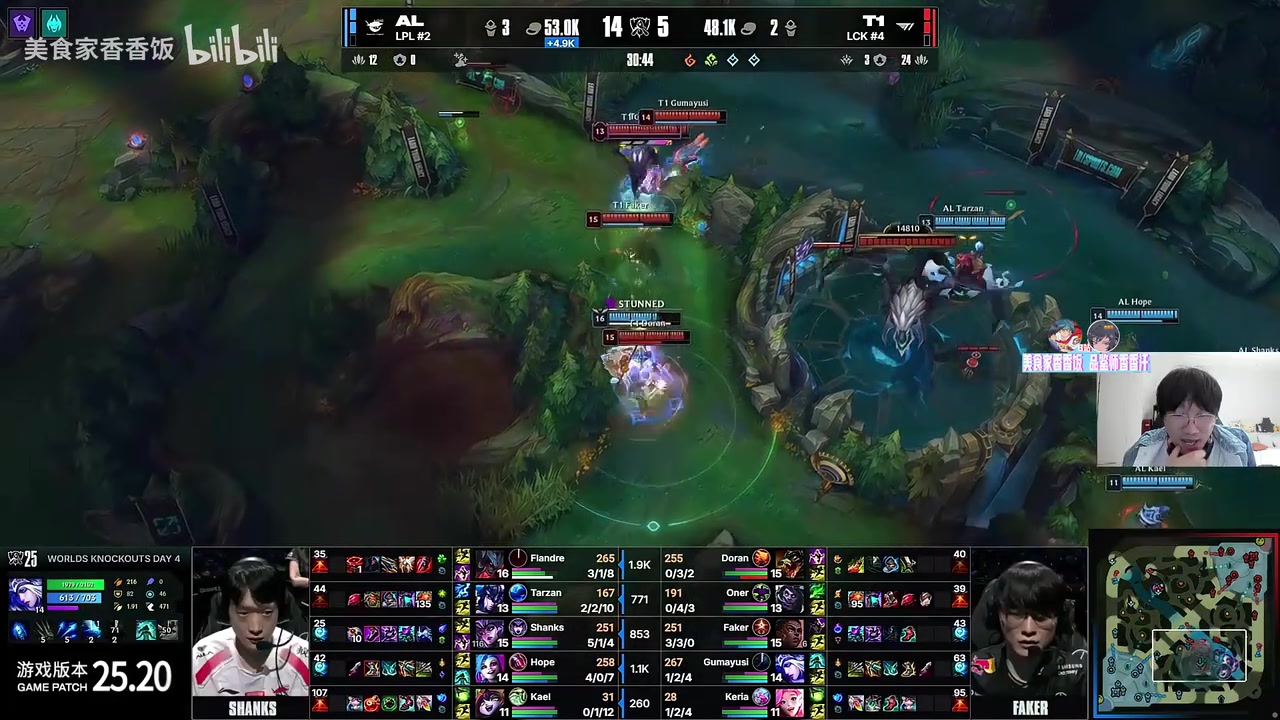The height and width of the screenshot is (720, 1280).
Task: Click the minimap in the corner
Action: (x=1185, y=626)
